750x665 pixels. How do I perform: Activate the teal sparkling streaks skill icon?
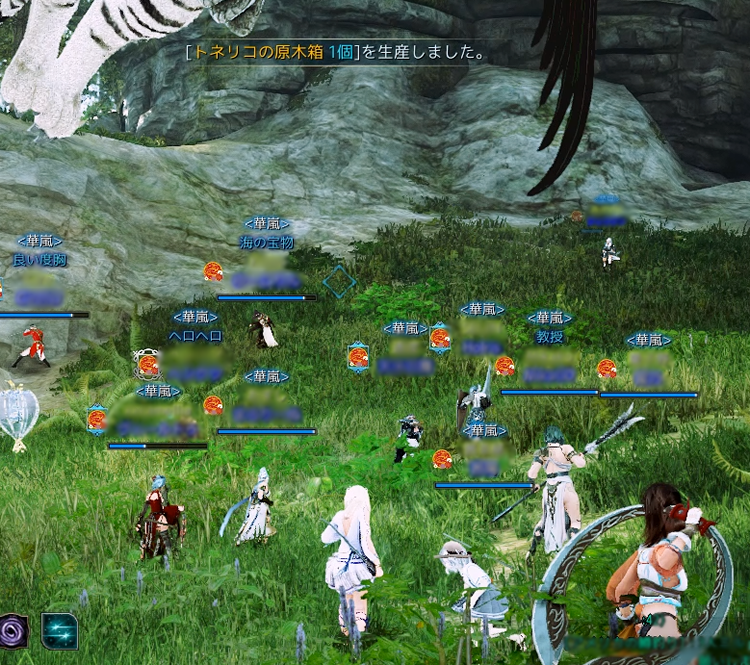(x=60, y=631)
